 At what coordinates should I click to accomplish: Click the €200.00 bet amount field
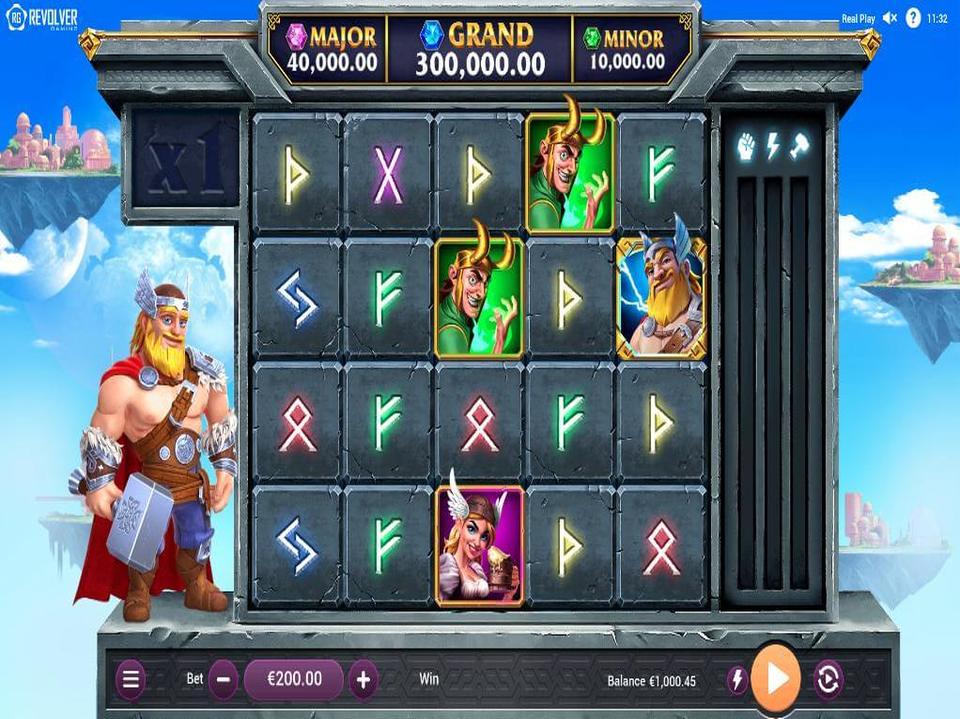click(294, 680)
